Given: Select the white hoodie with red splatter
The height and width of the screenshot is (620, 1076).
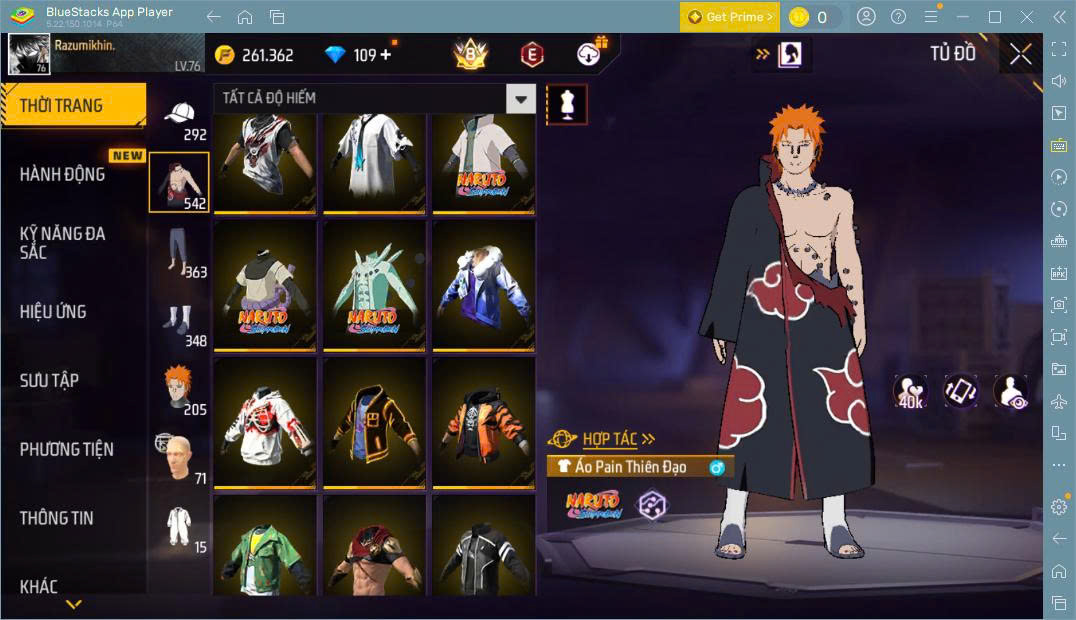Looking at the screenshot, I should click(x=265, y=423).
